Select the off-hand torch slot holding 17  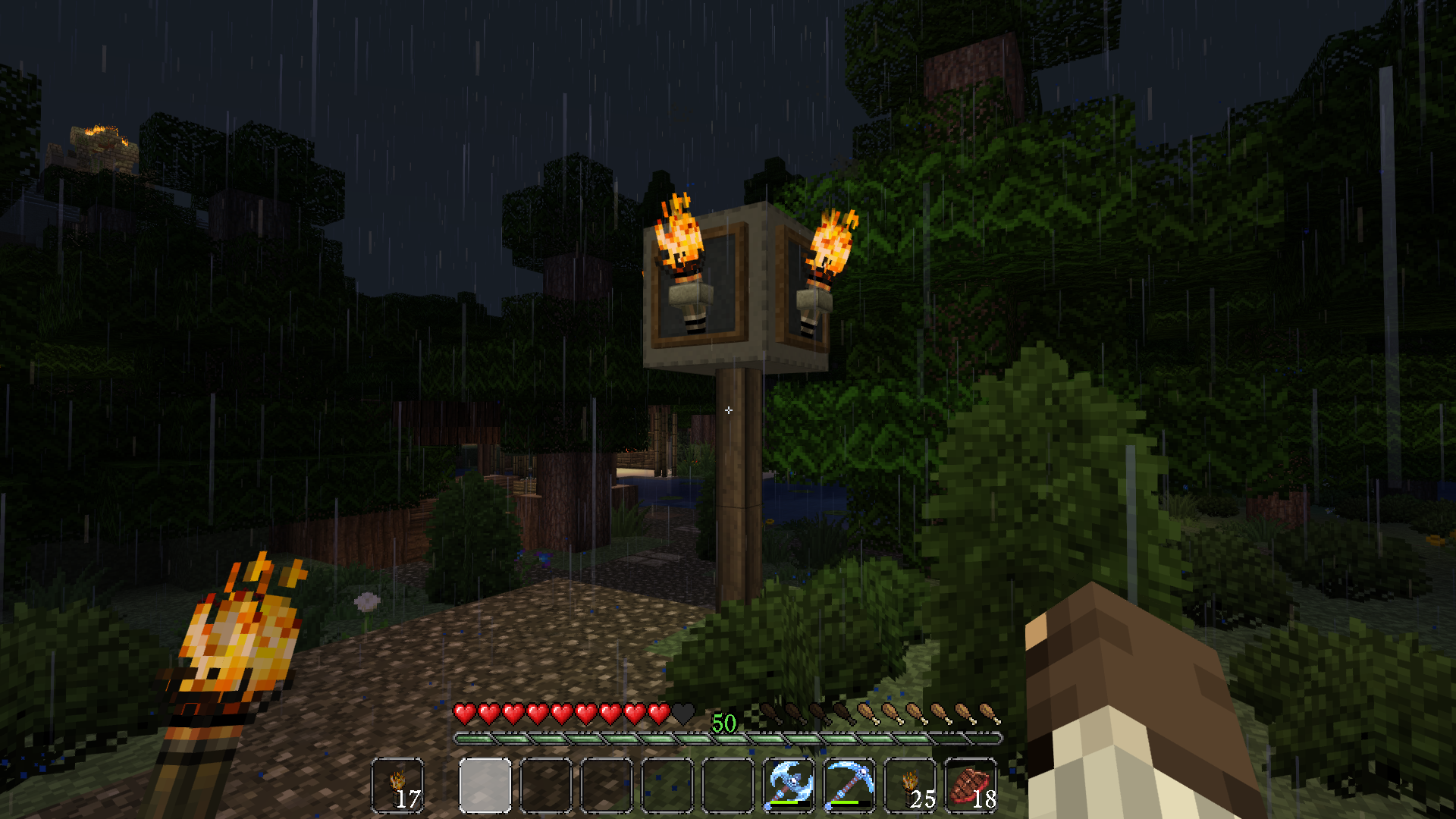click(x=398, y=786)
